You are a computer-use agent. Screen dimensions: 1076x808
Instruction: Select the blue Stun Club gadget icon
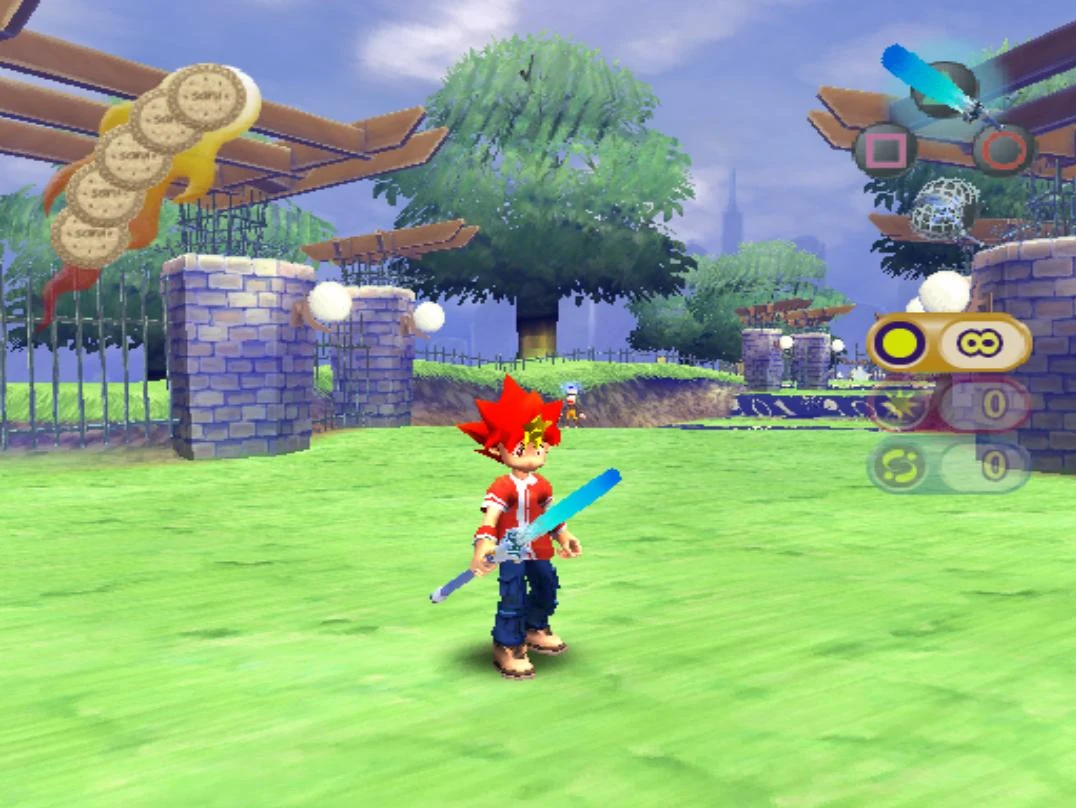click(x=935, y=78)
